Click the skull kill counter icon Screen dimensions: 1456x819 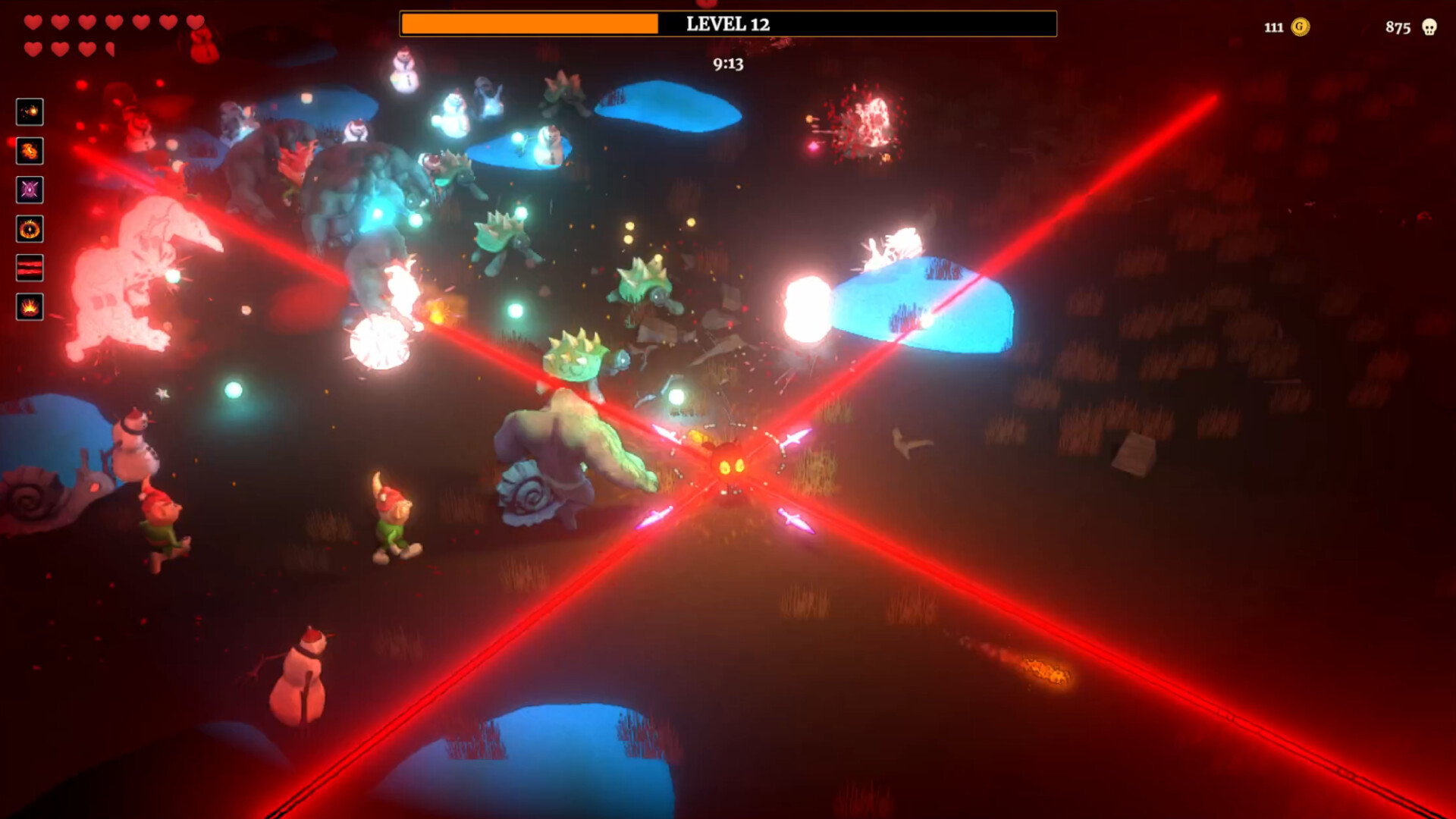pos(1429,28)
